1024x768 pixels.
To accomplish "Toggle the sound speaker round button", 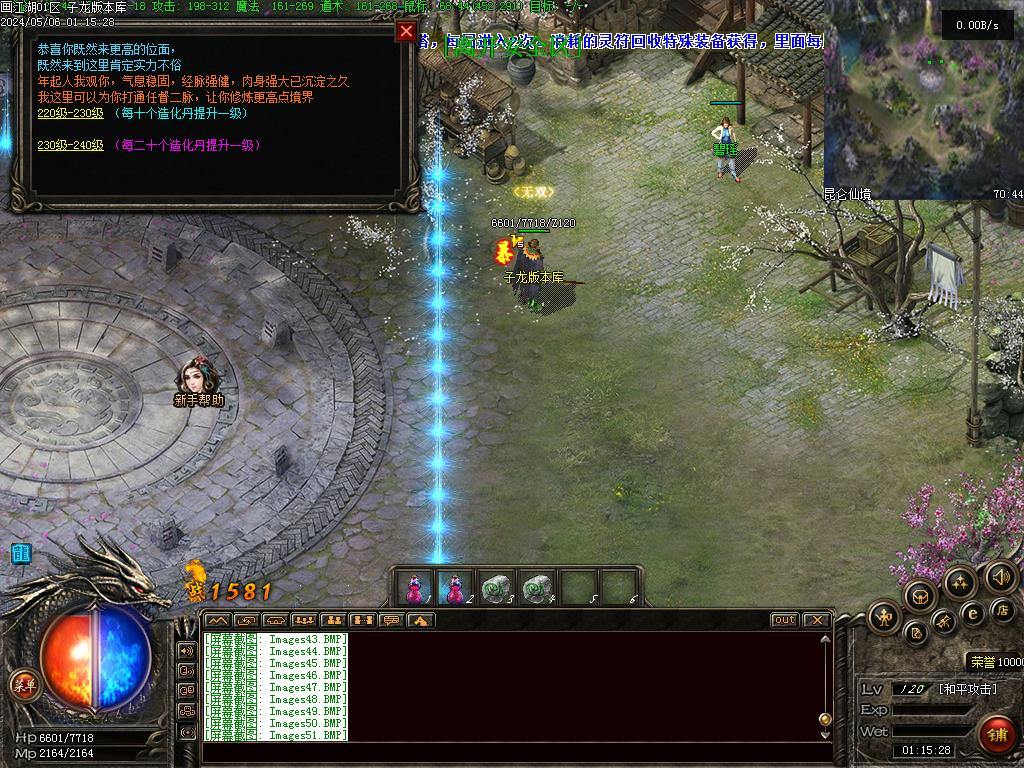I will [x=1000, y=576].
